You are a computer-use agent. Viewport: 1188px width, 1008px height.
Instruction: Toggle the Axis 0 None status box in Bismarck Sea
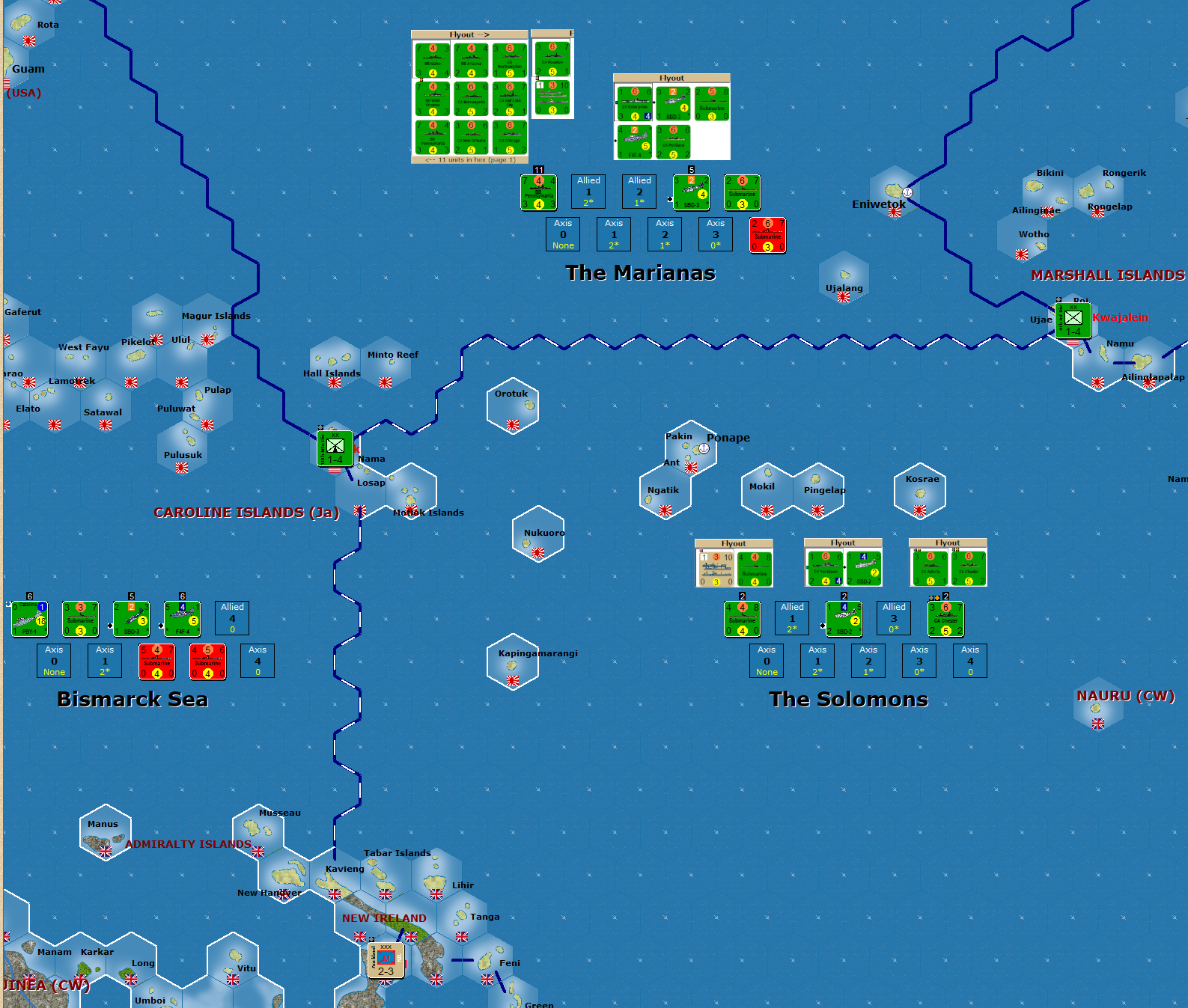[x=54, y=661]
